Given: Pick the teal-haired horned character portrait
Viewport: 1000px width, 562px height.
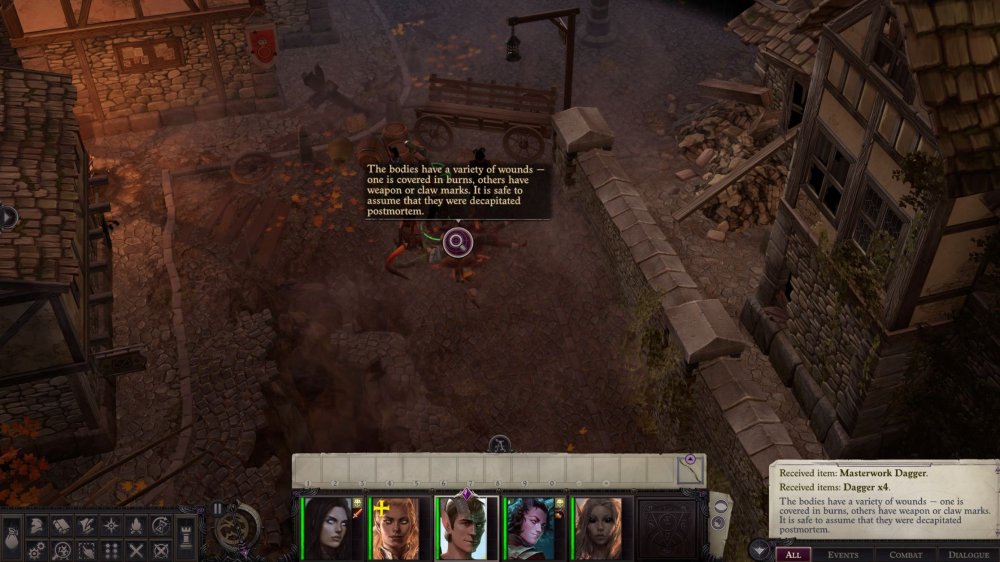Looking at the screenshot, I should [532, 527].
